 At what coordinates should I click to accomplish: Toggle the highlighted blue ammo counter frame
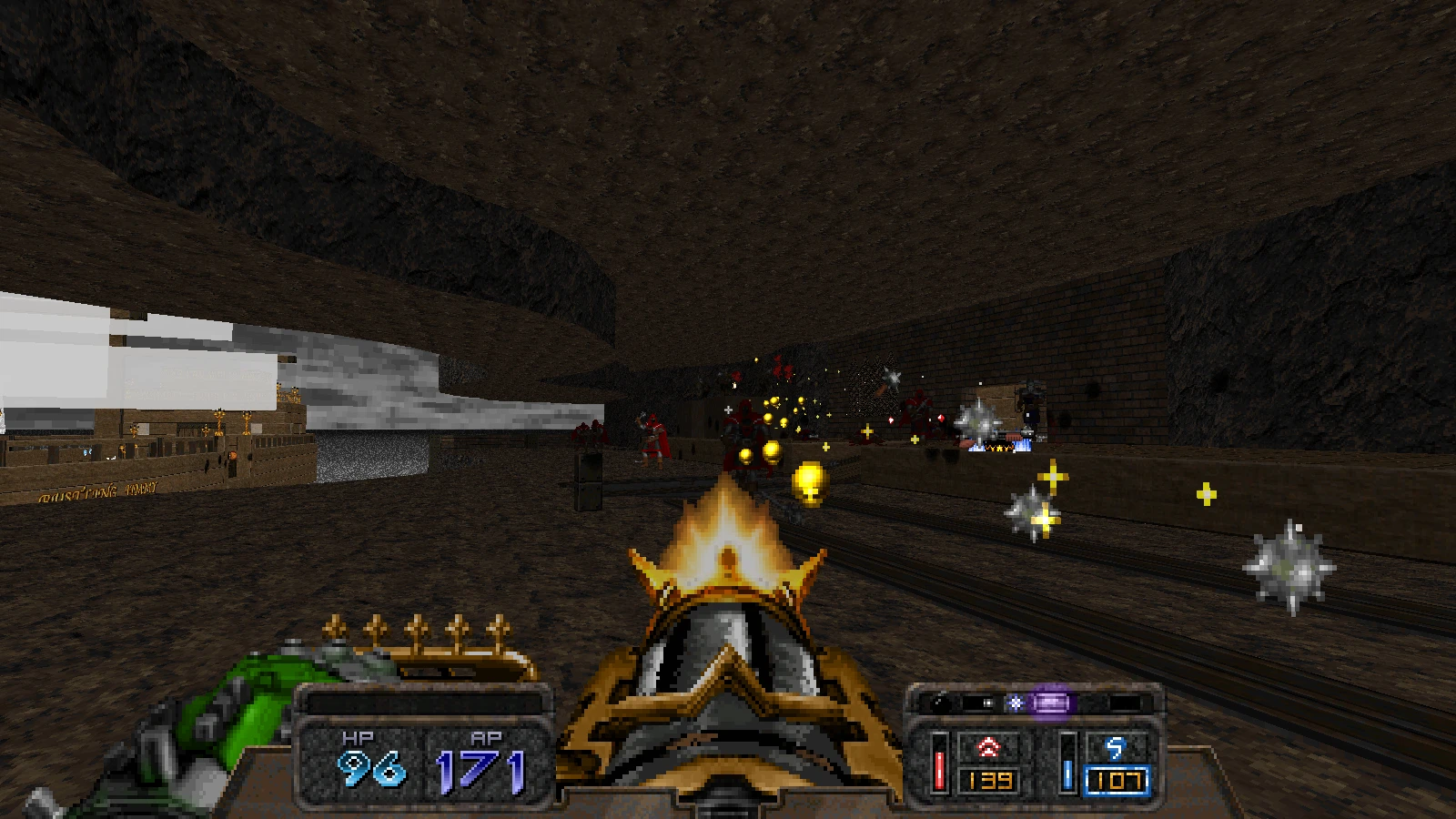[x=1116, y=780]
